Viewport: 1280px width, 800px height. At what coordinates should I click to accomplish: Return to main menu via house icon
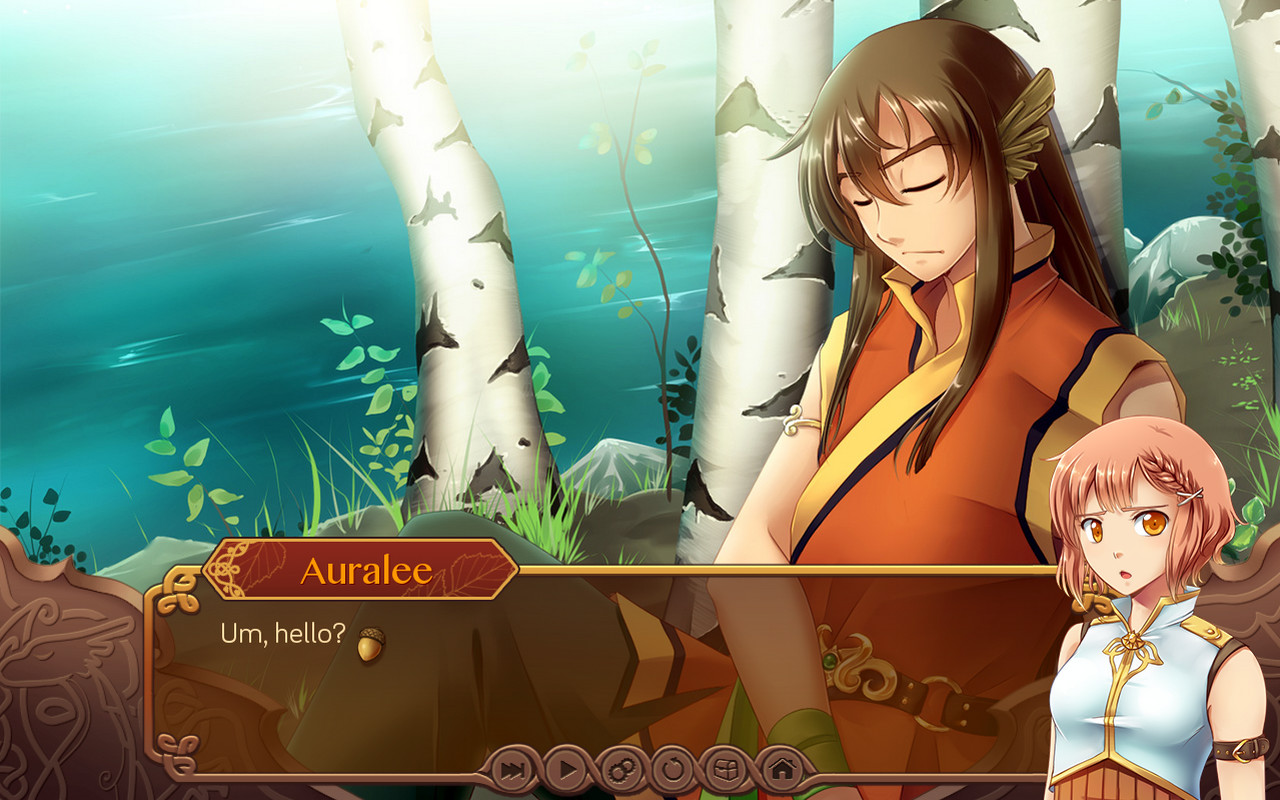[x=782, y=771]
